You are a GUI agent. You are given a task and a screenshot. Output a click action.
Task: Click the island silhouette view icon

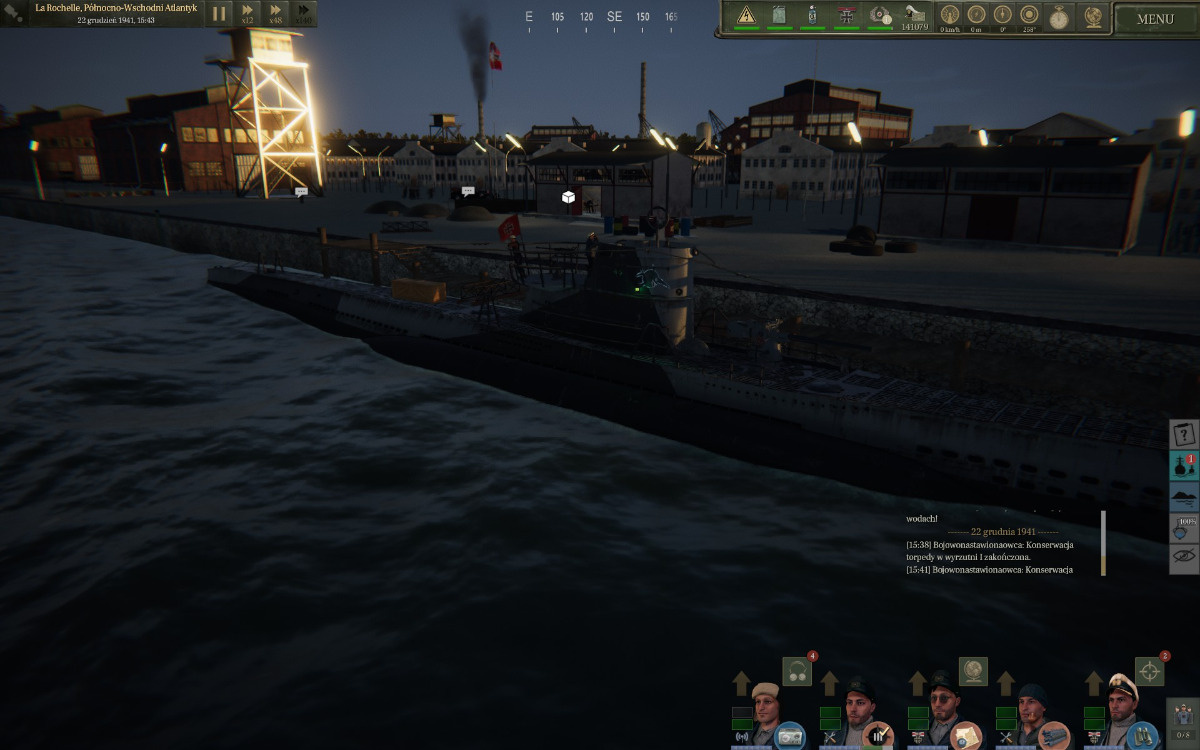tap(1184, 497)
